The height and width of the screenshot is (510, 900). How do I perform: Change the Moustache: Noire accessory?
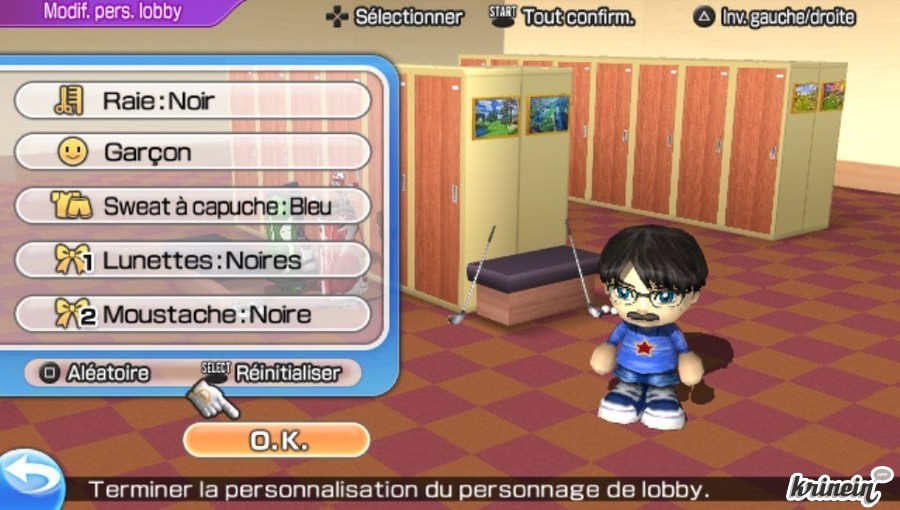192,314
